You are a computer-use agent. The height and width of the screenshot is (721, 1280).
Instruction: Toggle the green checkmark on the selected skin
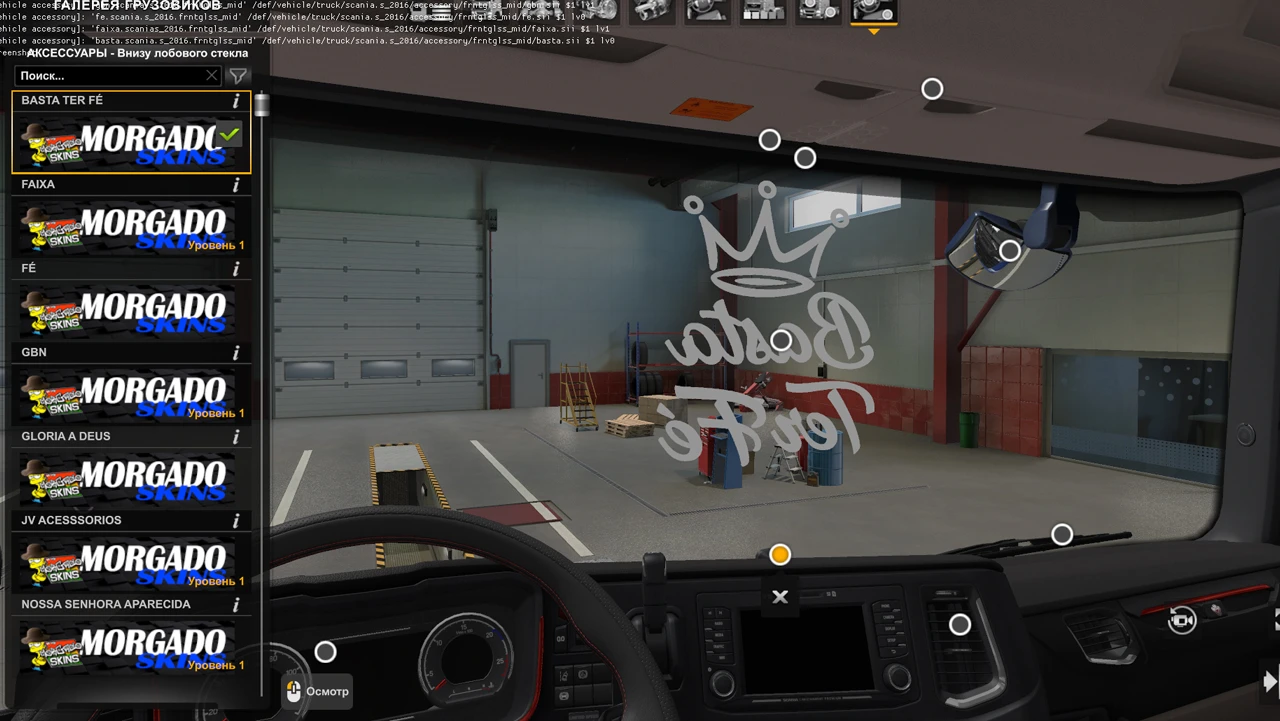point(229,134)
